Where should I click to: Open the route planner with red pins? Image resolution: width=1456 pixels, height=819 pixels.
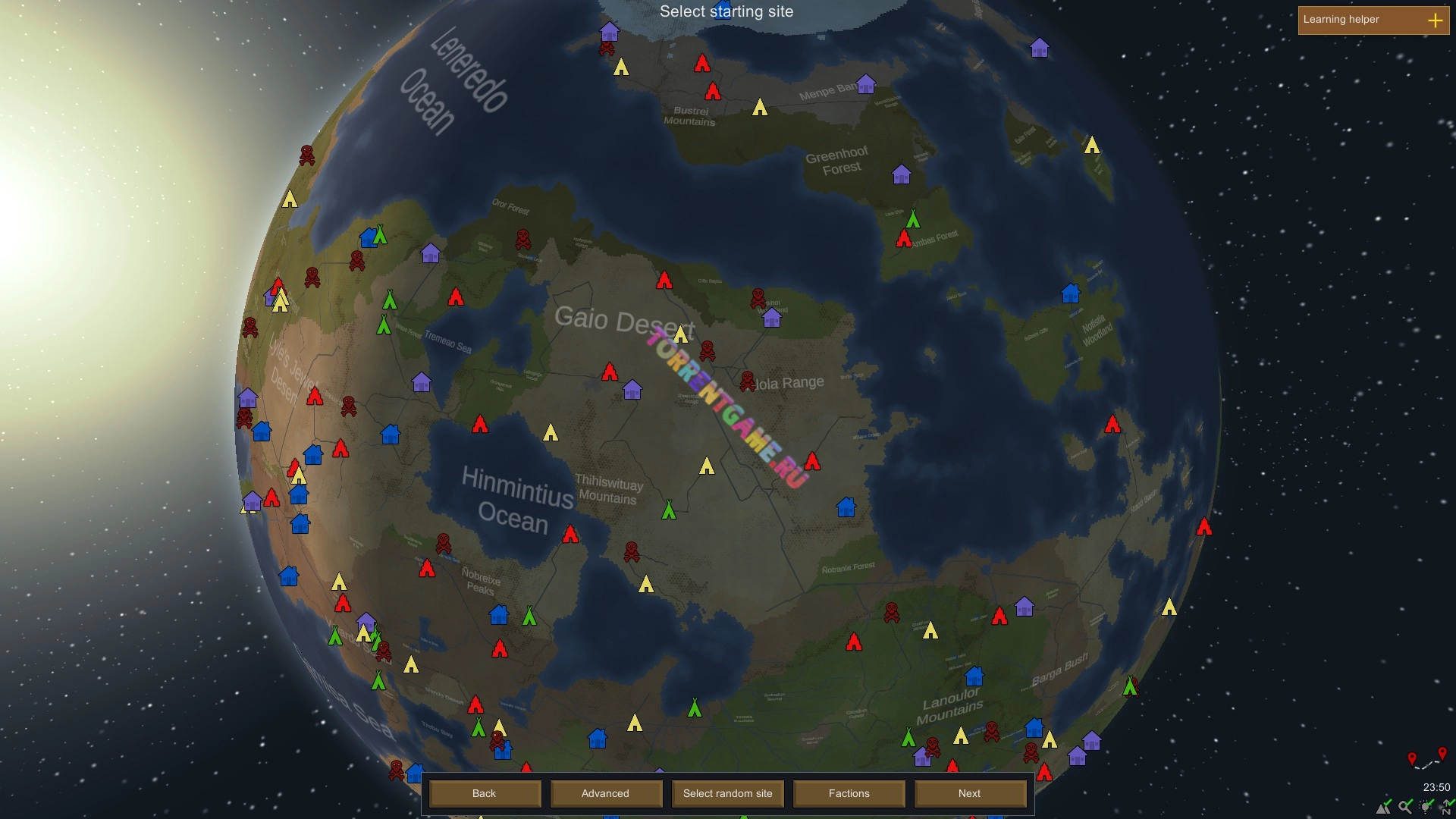tap(1426, 759)
